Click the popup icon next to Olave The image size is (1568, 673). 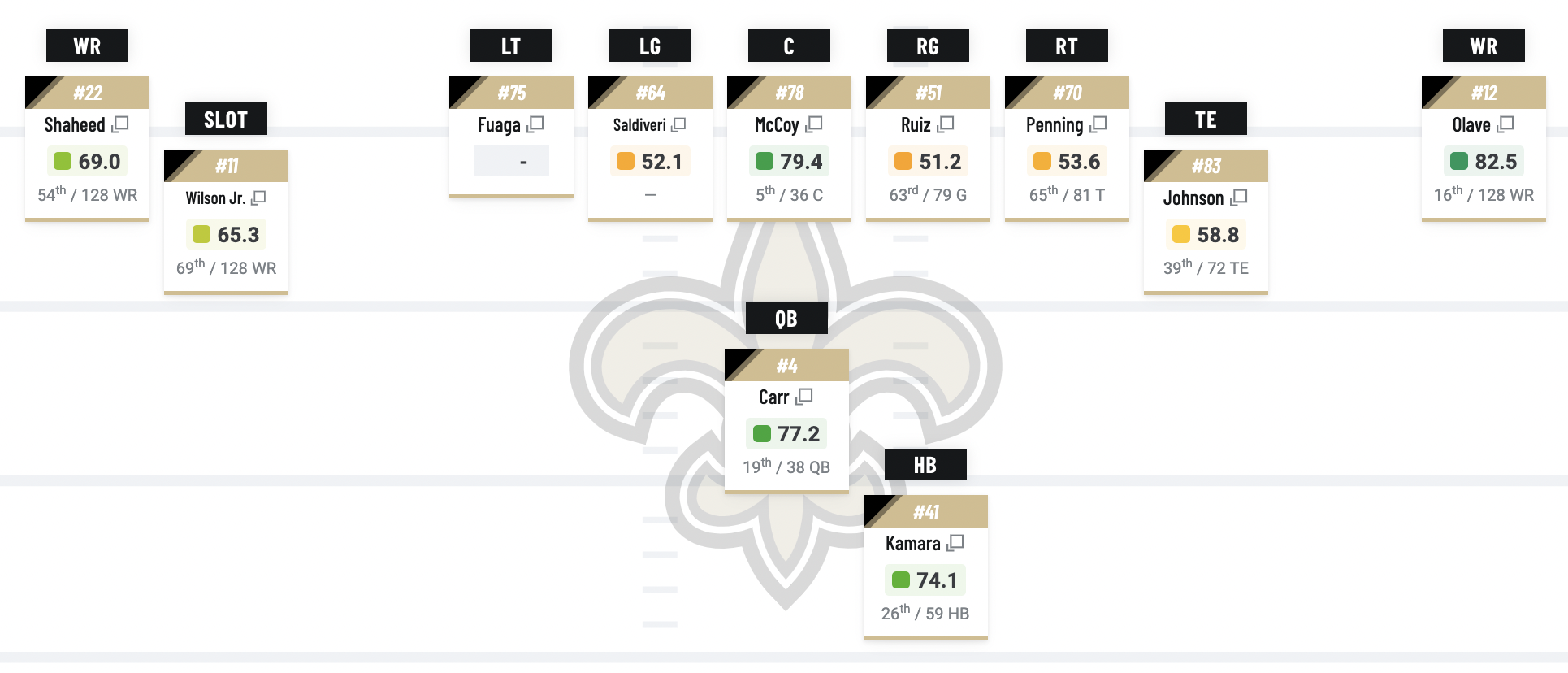click(1505, 124)
